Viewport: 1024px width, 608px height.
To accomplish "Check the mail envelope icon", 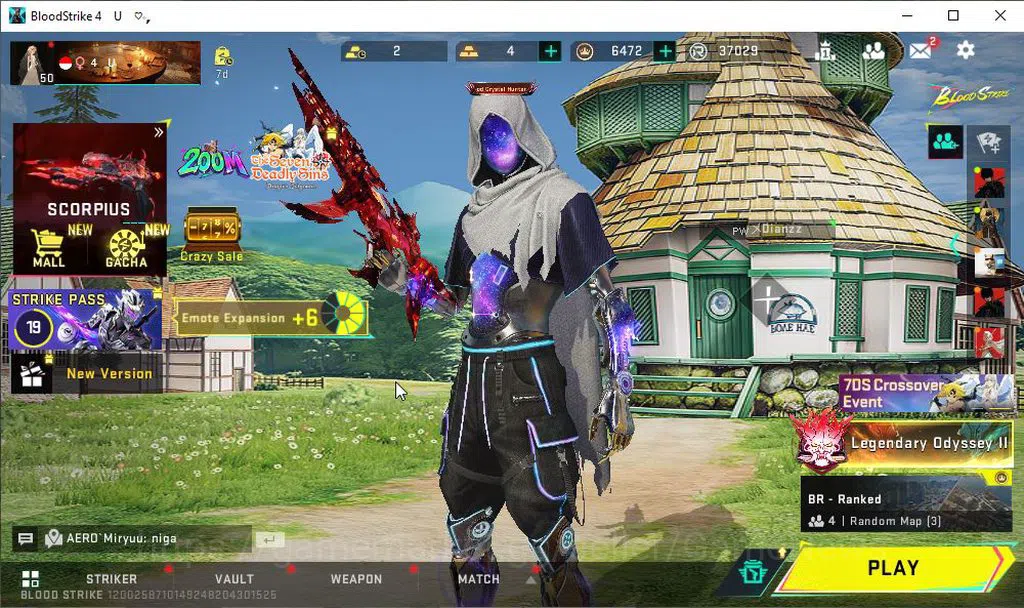I will pos(921,50).
